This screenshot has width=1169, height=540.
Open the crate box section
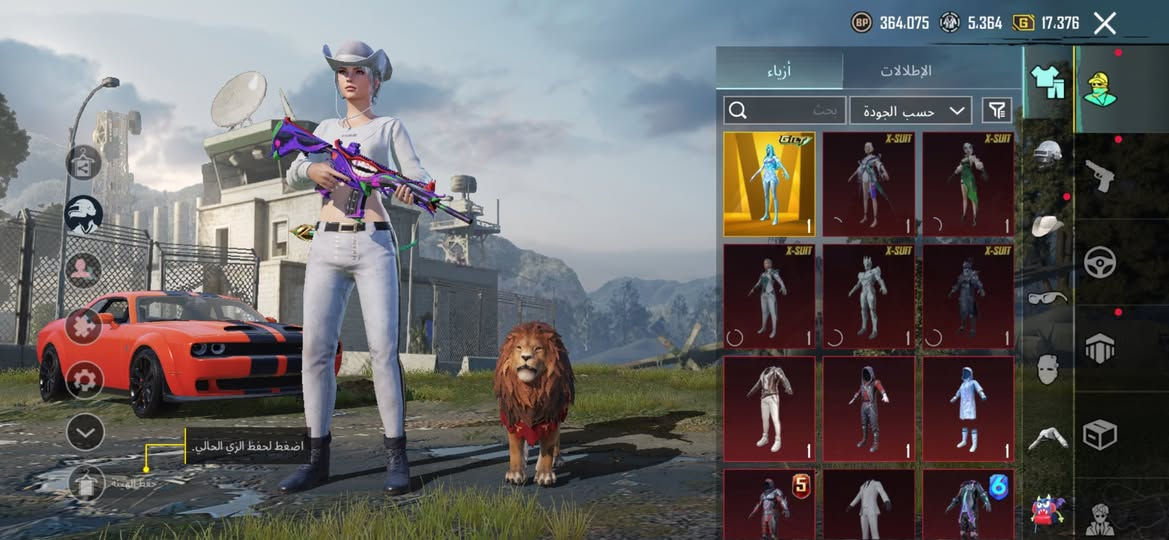pos(1100,434)
